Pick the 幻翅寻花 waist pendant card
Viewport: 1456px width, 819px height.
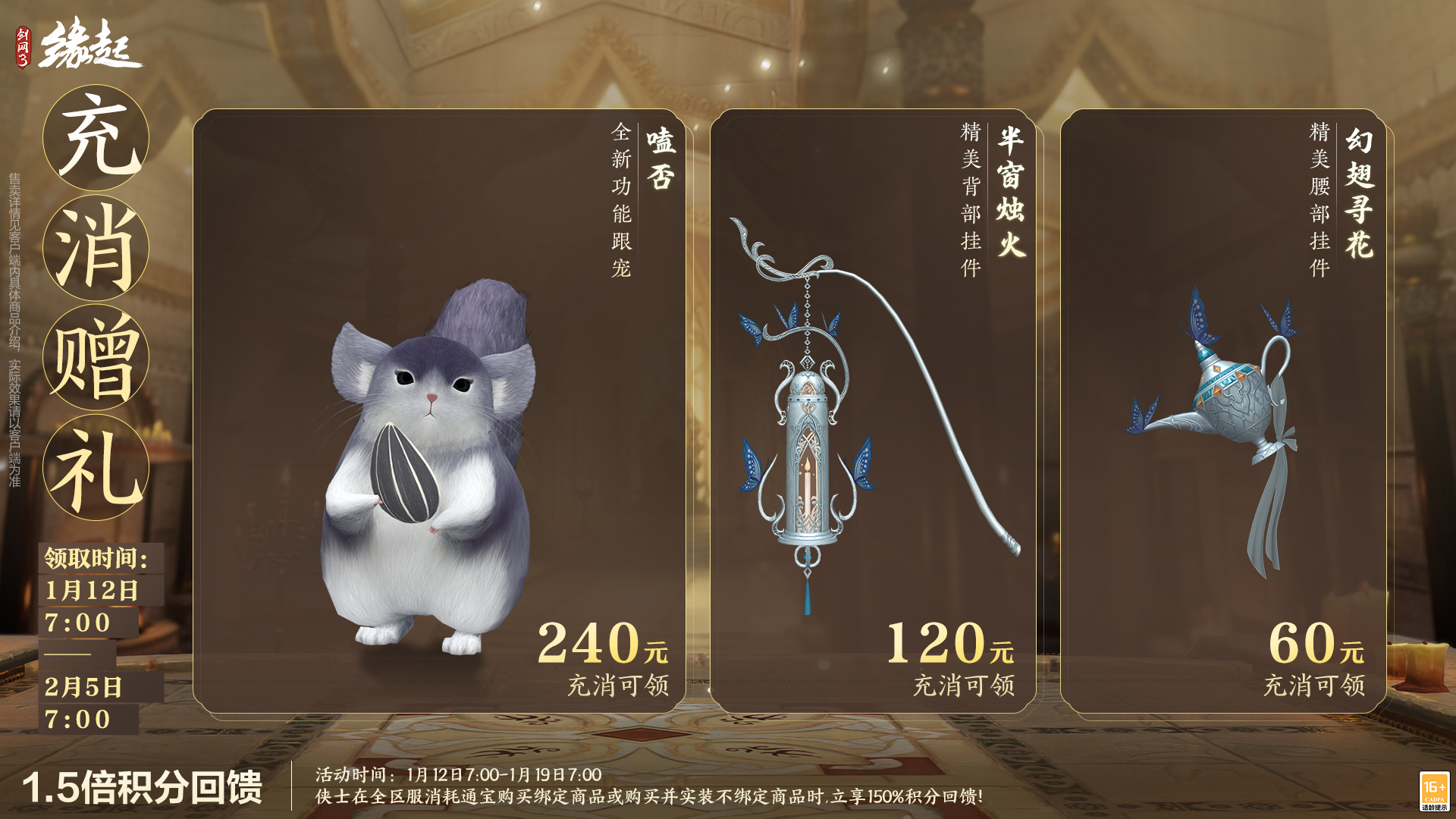pos(1223,411)
